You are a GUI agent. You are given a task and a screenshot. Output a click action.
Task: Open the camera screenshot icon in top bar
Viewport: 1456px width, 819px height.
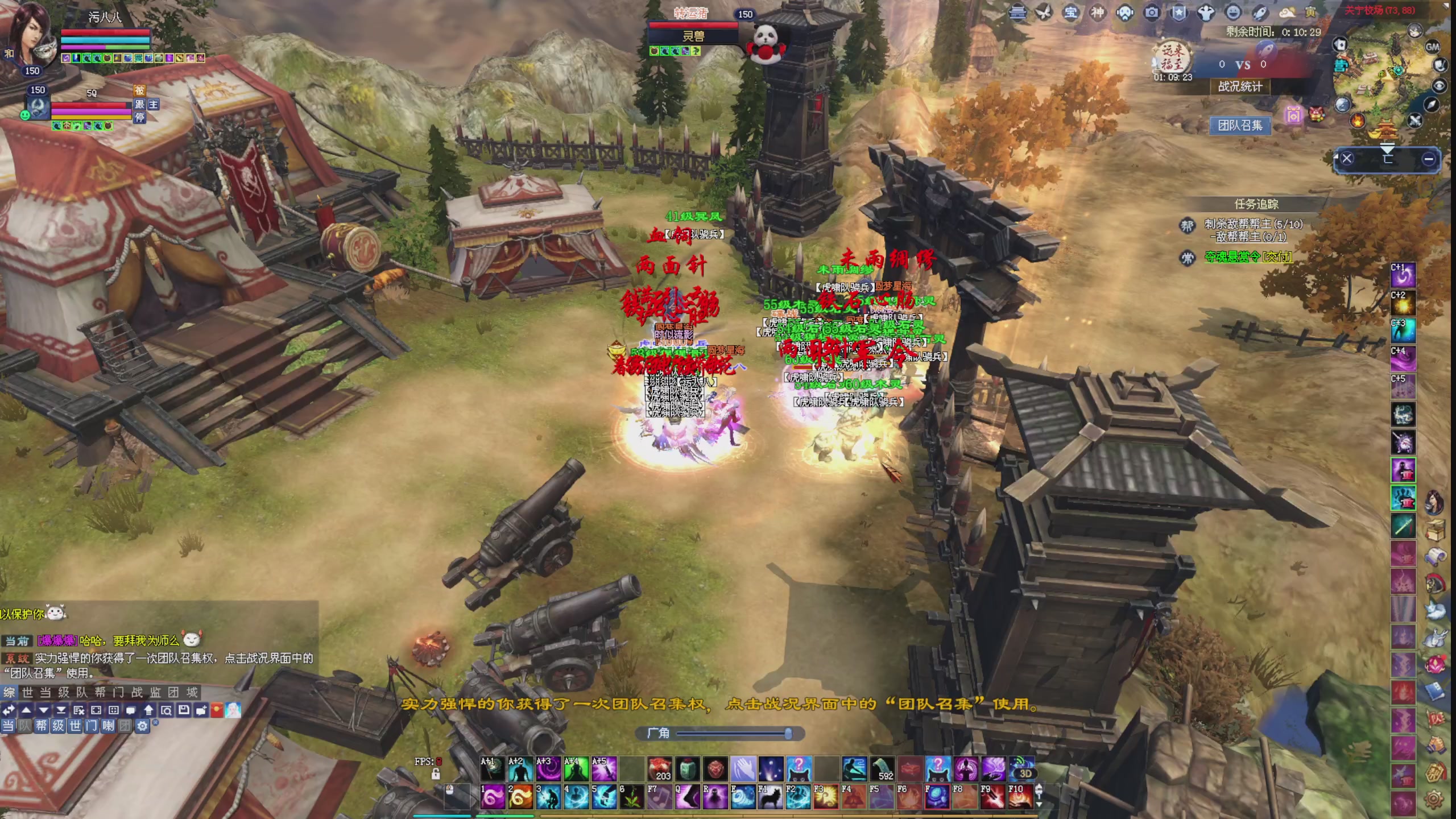coord(1152,13)
